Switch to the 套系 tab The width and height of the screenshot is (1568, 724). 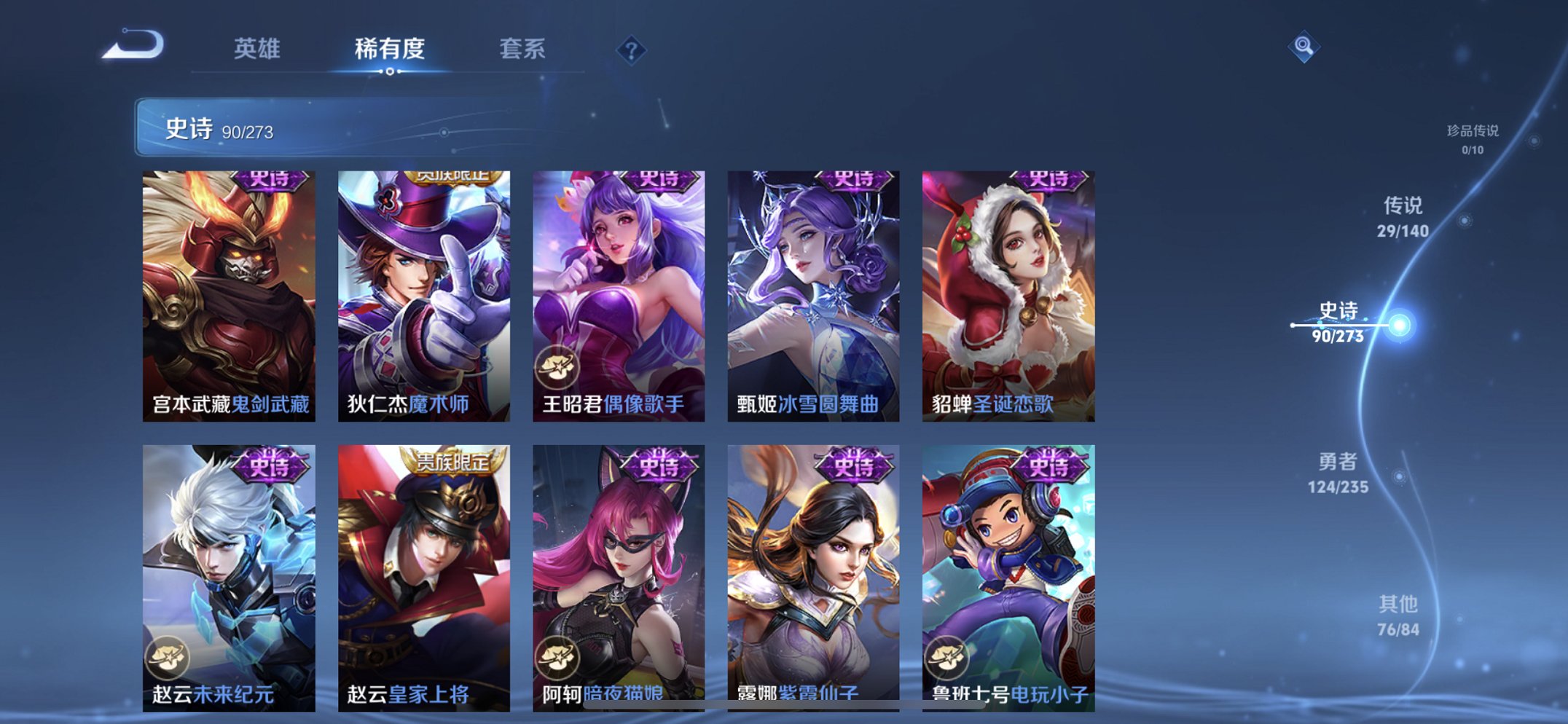(x=524, y=49)
